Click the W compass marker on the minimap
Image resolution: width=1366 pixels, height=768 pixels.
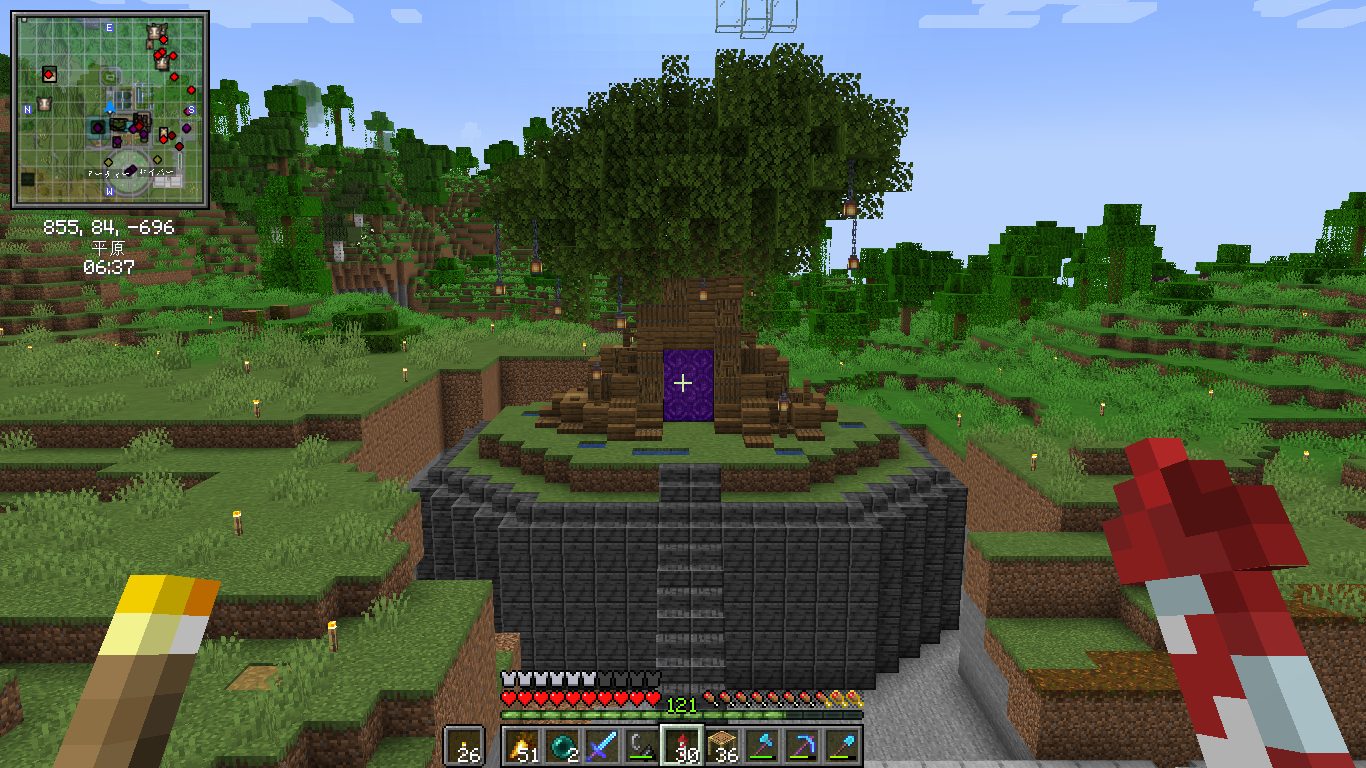coord(110,191)
